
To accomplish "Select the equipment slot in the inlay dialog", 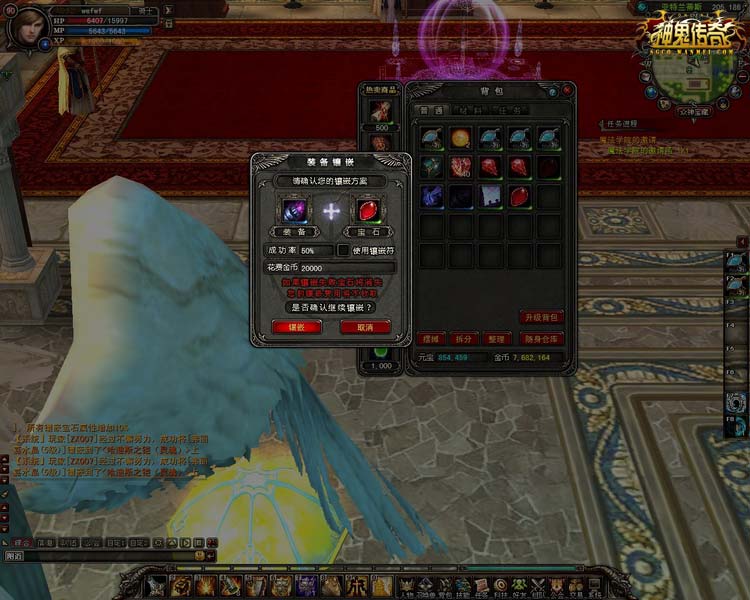I will click(296, 211).
